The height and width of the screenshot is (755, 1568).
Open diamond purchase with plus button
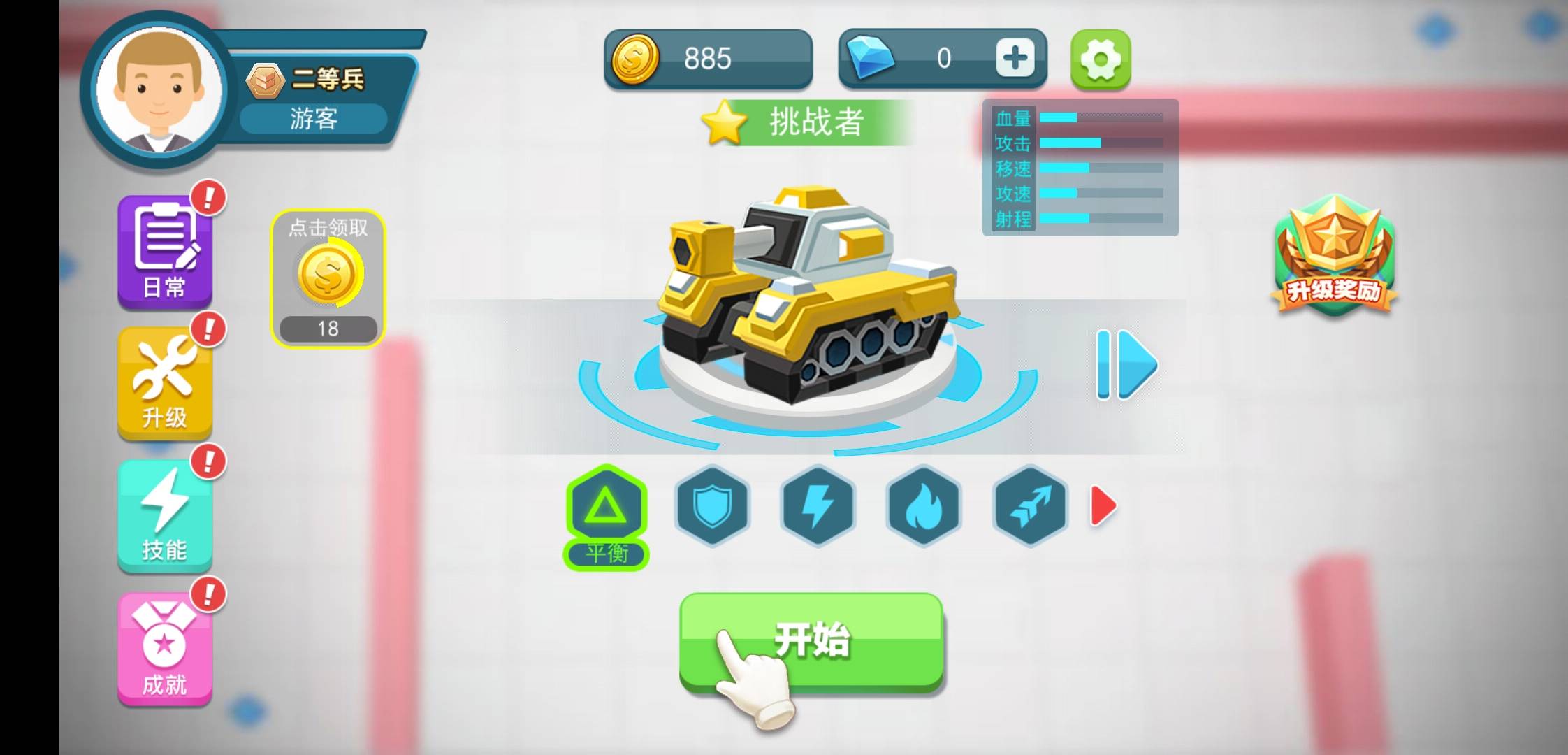tap(1015, 58)
